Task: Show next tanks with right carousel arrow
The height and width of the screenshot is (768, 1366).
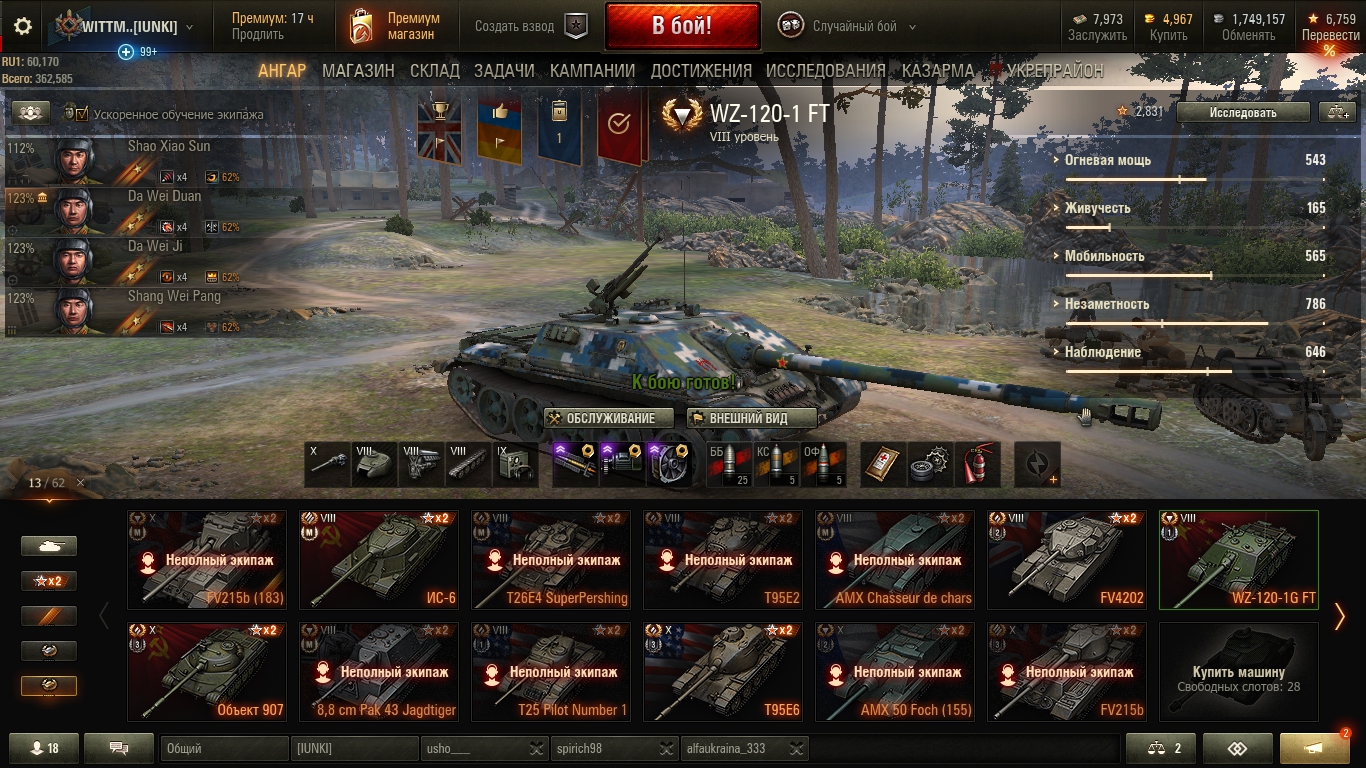Action: (1340, 616)
